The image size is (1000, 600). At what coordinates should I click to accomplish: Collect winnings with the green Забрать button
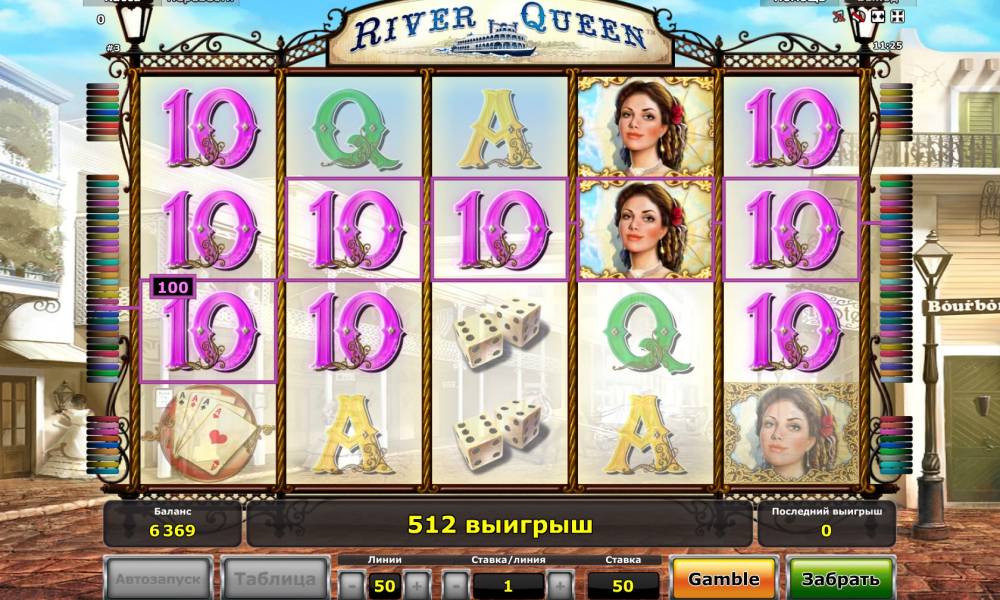(x=841, y=579)
